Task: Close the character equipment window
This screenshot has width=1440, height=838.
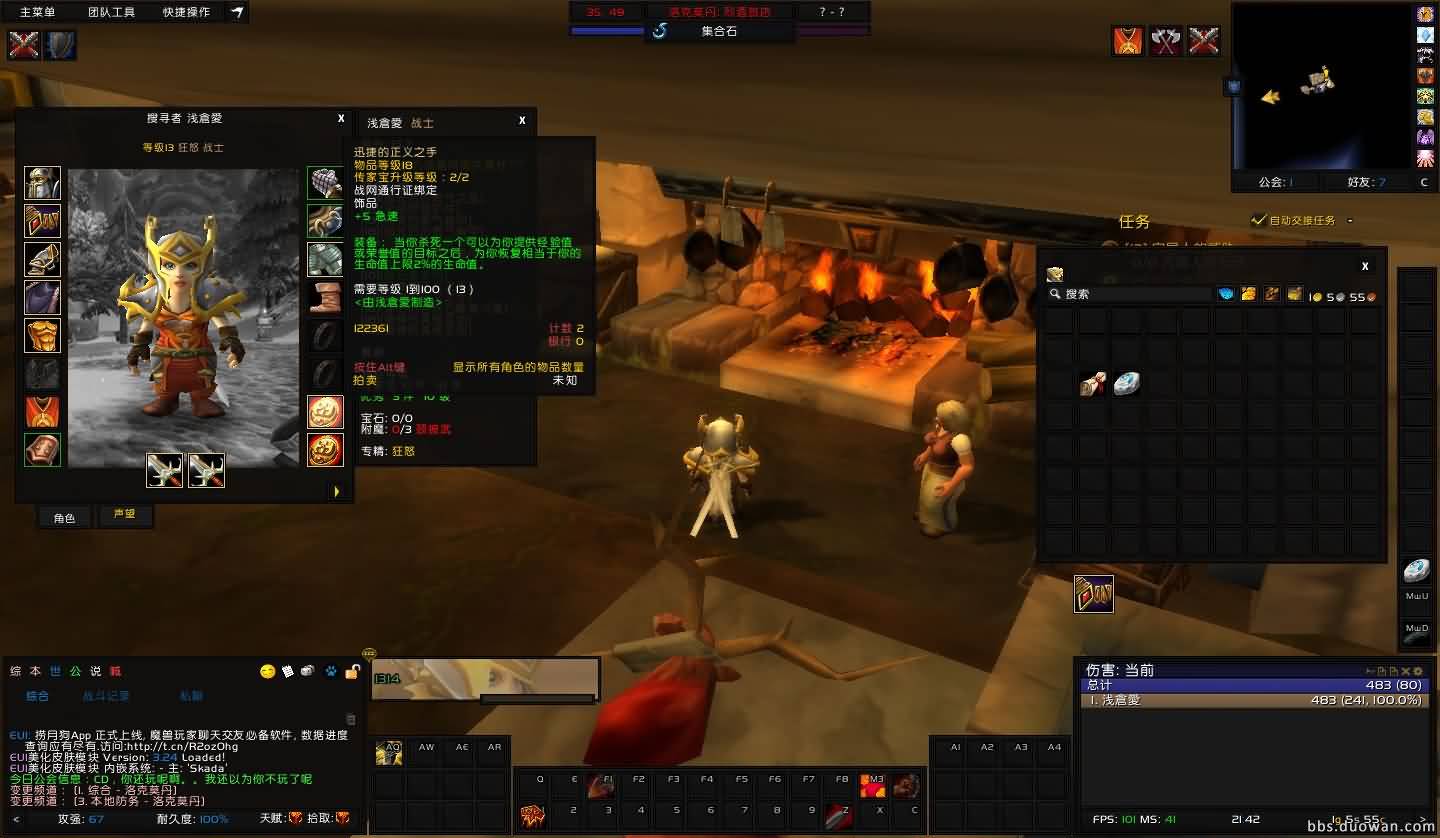Action: (341, 118)
